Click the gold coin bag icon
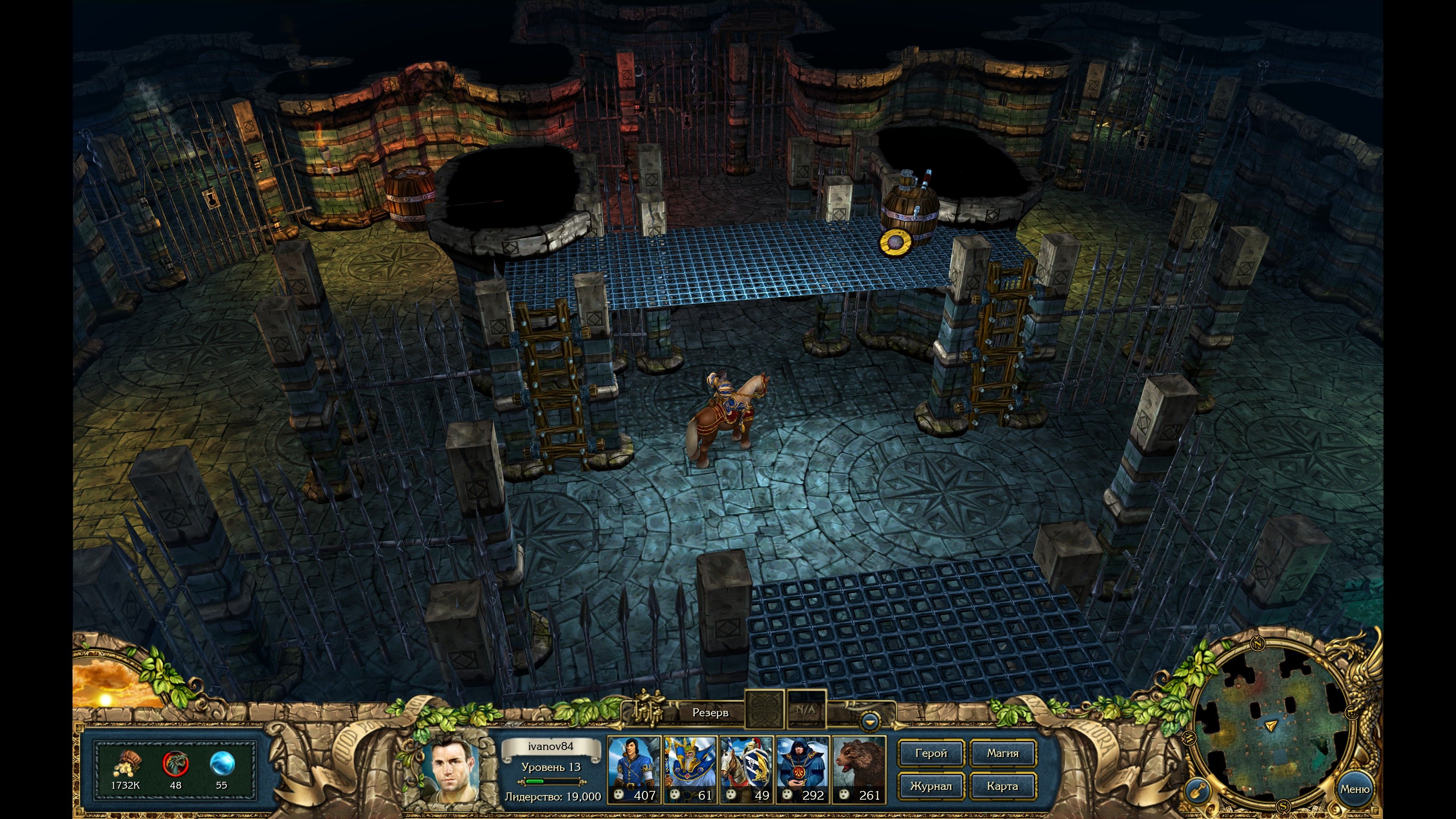Image resolution: width=1456 pixels, height=819 pixels. [125, 764]
